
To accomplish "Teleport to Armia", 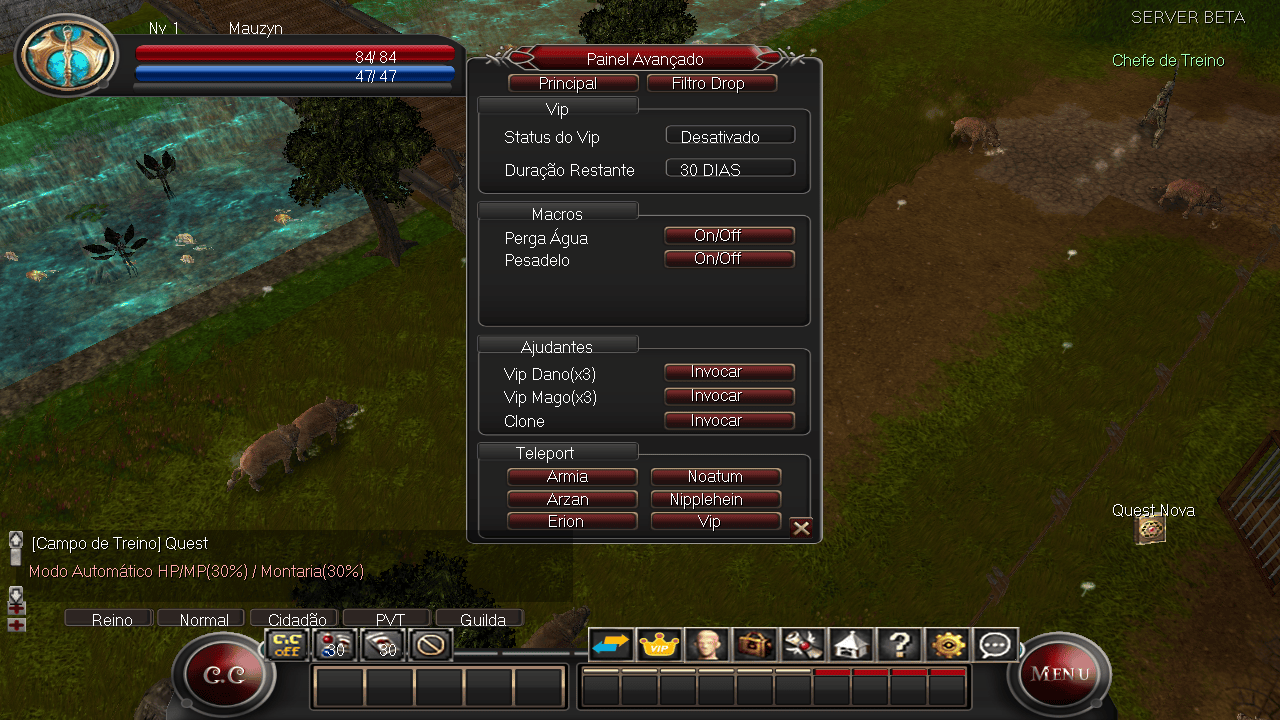I will [x=572, y=477].
